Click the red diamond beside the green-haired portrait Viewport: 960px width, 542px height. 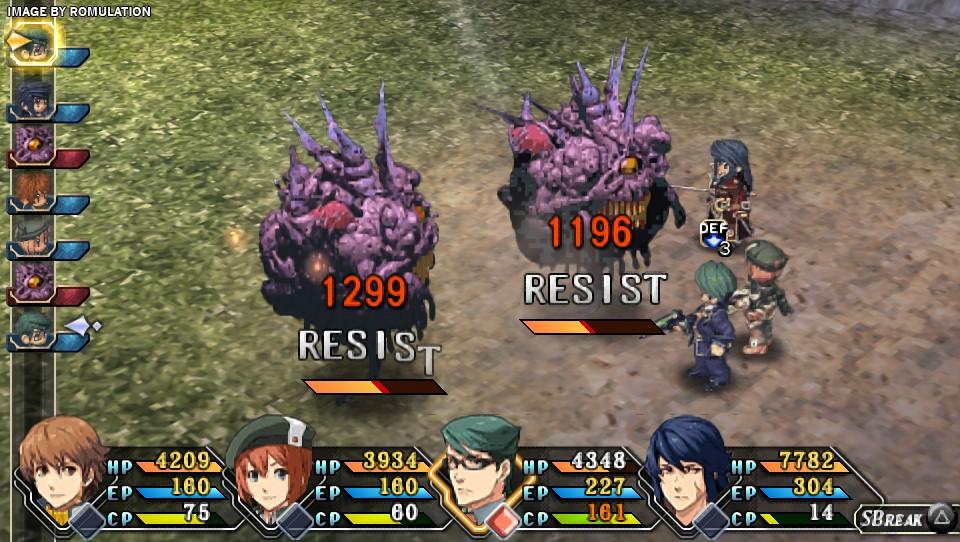(x=503, y=519)
